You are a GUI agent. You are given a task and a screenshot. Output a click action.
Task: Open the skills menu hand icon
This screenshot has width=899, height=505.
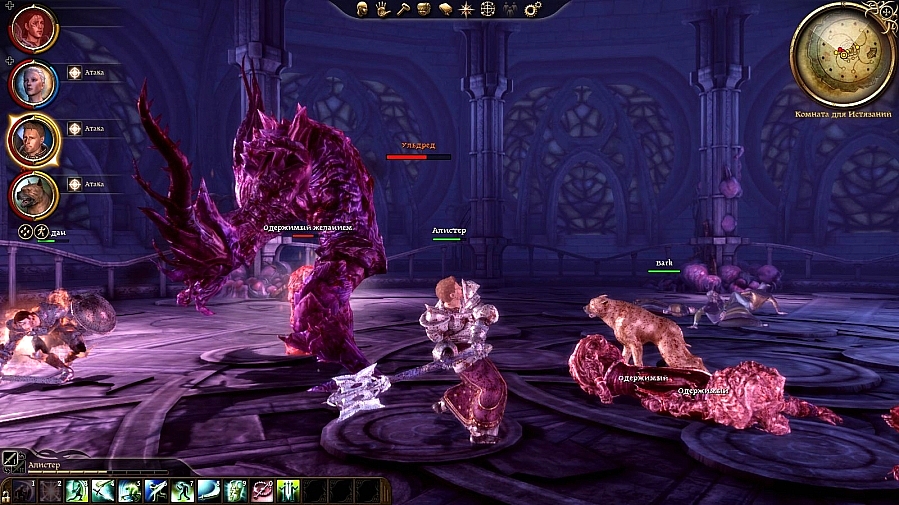(x=382, y=9)
